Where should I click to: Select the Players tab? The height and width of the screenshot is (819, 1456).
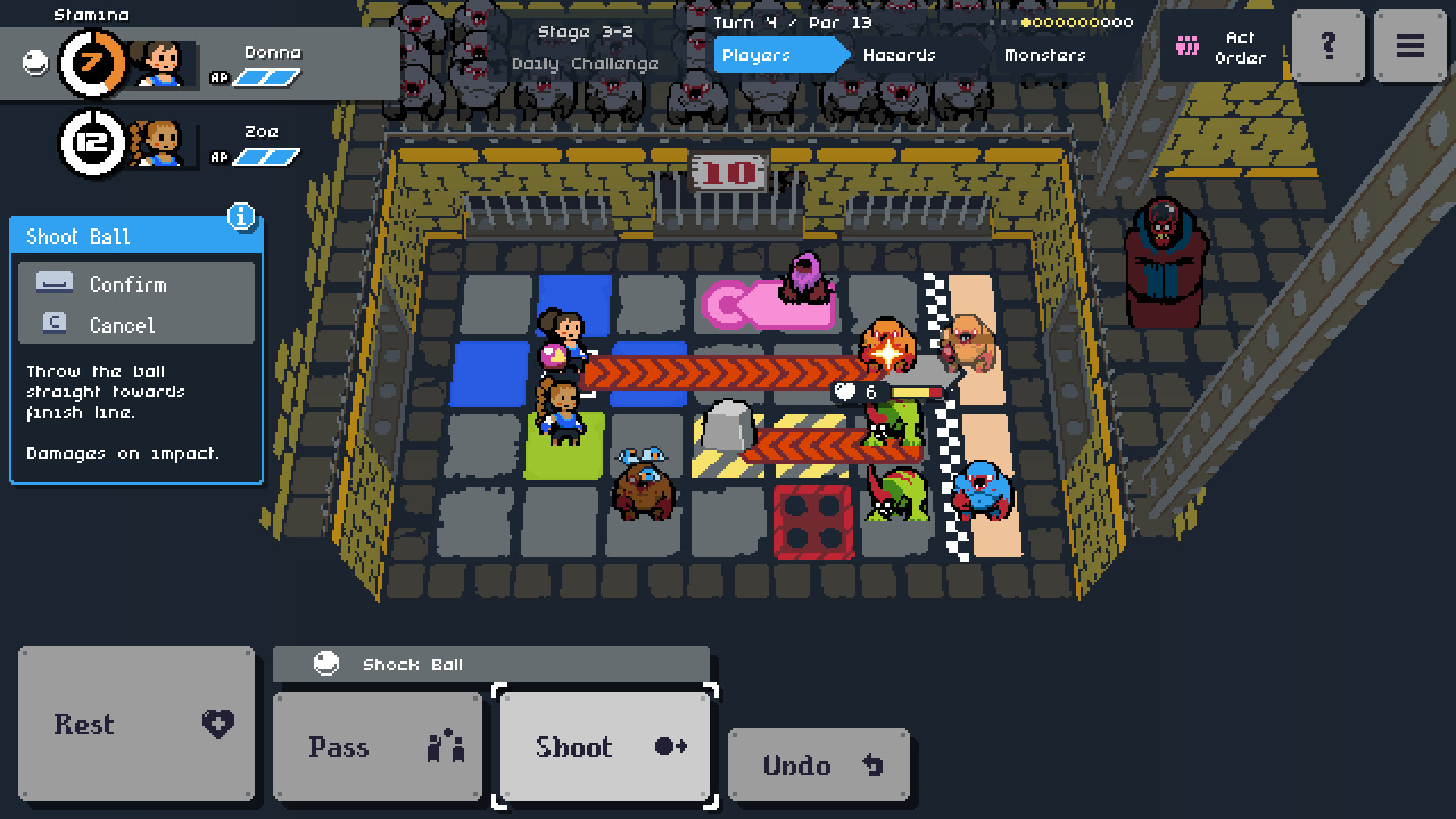[756, 55]
